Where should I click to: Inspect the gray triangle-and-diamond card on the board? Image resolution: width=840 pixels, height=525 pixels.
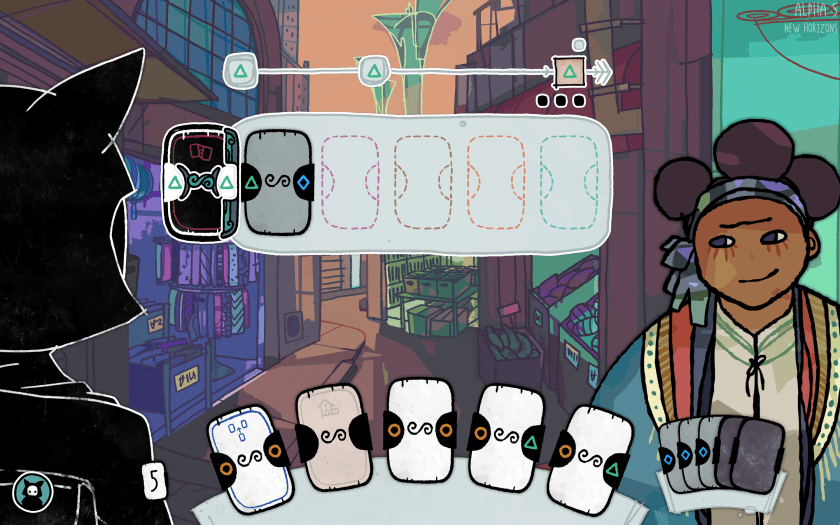click(x=279, y=182)
